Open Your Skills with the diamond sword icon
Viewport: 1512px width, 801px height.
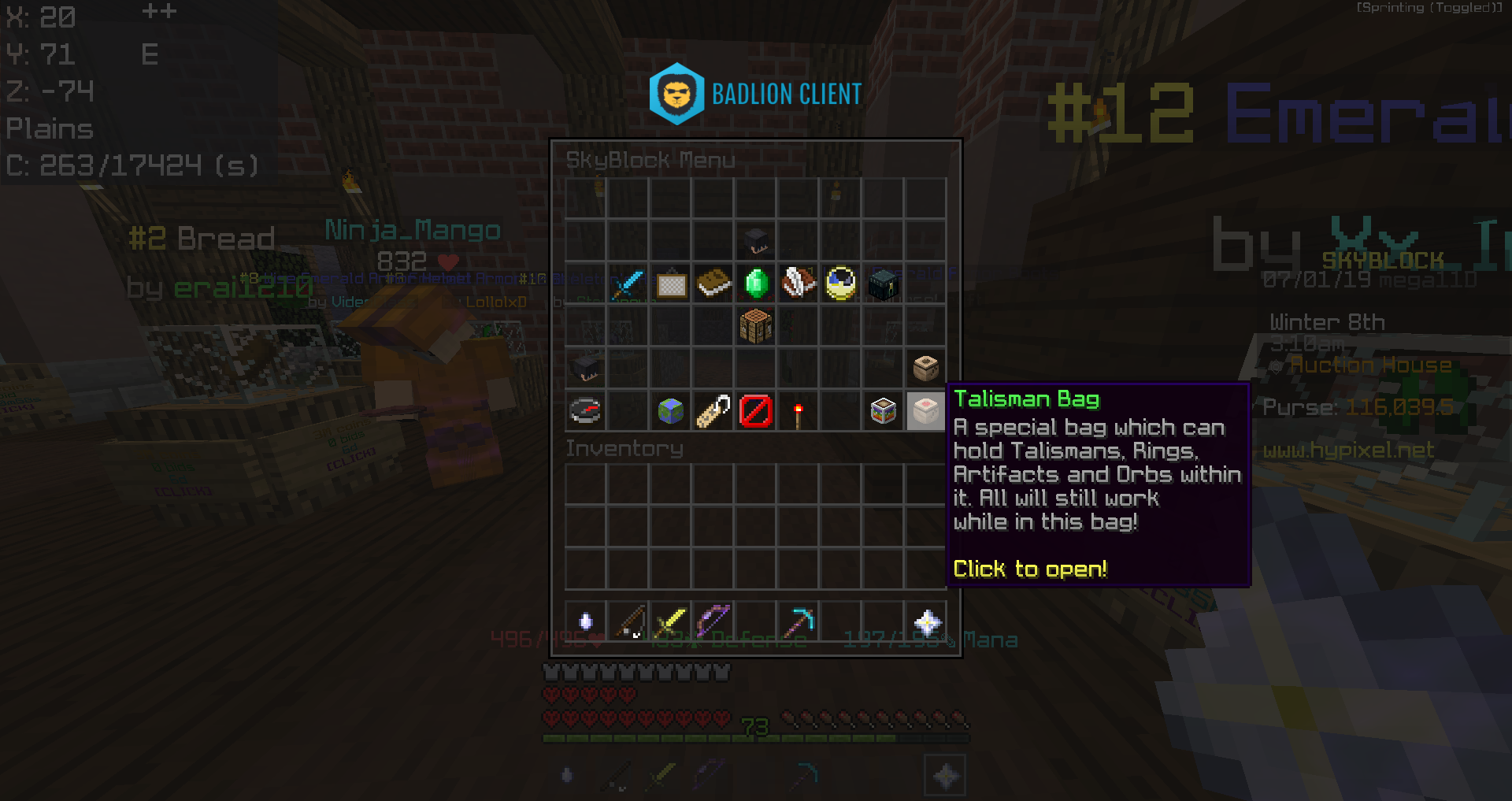click(x=628, y=284)
